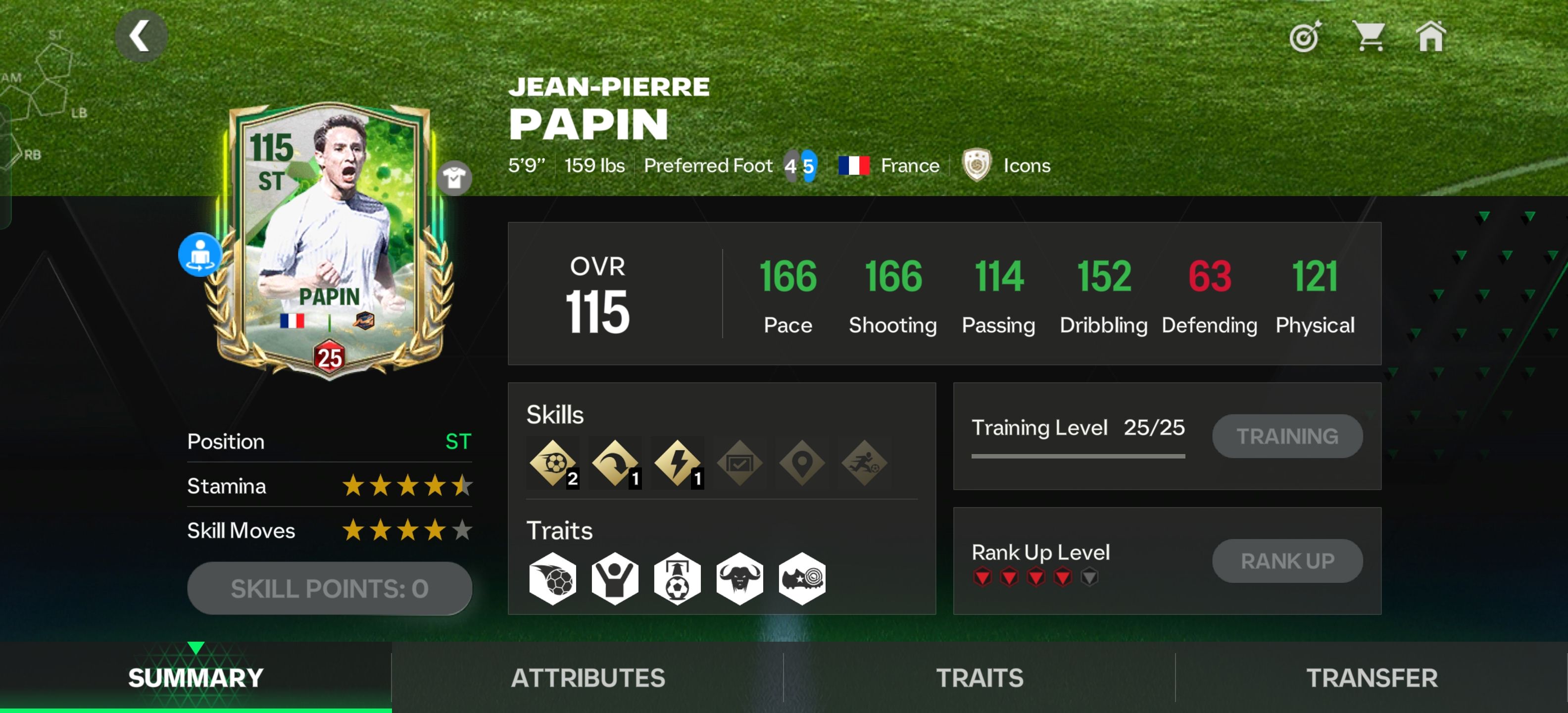Select the lightning bolt skill icon
The height and width of the screenshot is (713, 1568).
click(677, 463)
